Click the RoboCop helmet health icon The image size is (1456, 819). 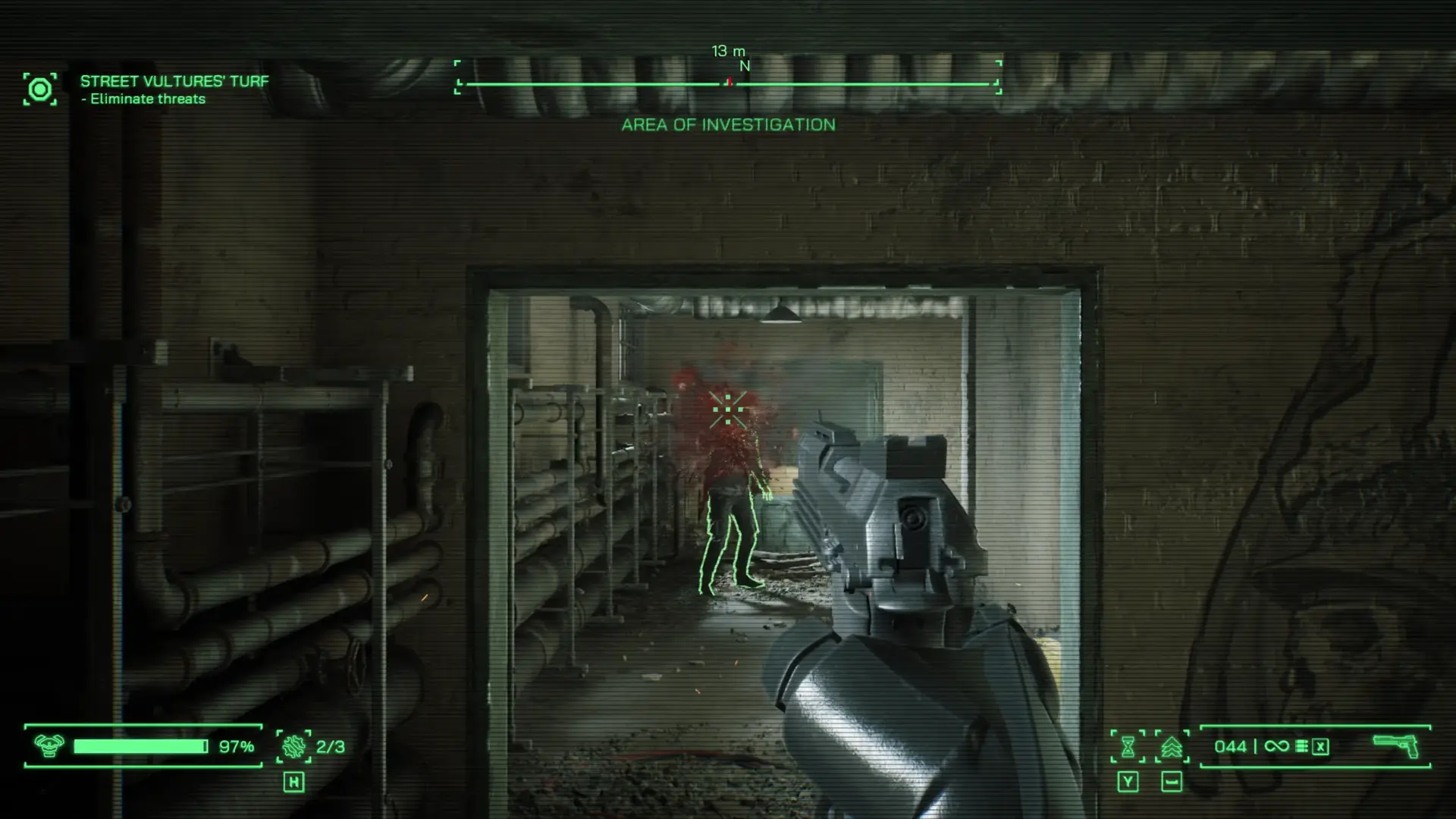coord(49,746)
